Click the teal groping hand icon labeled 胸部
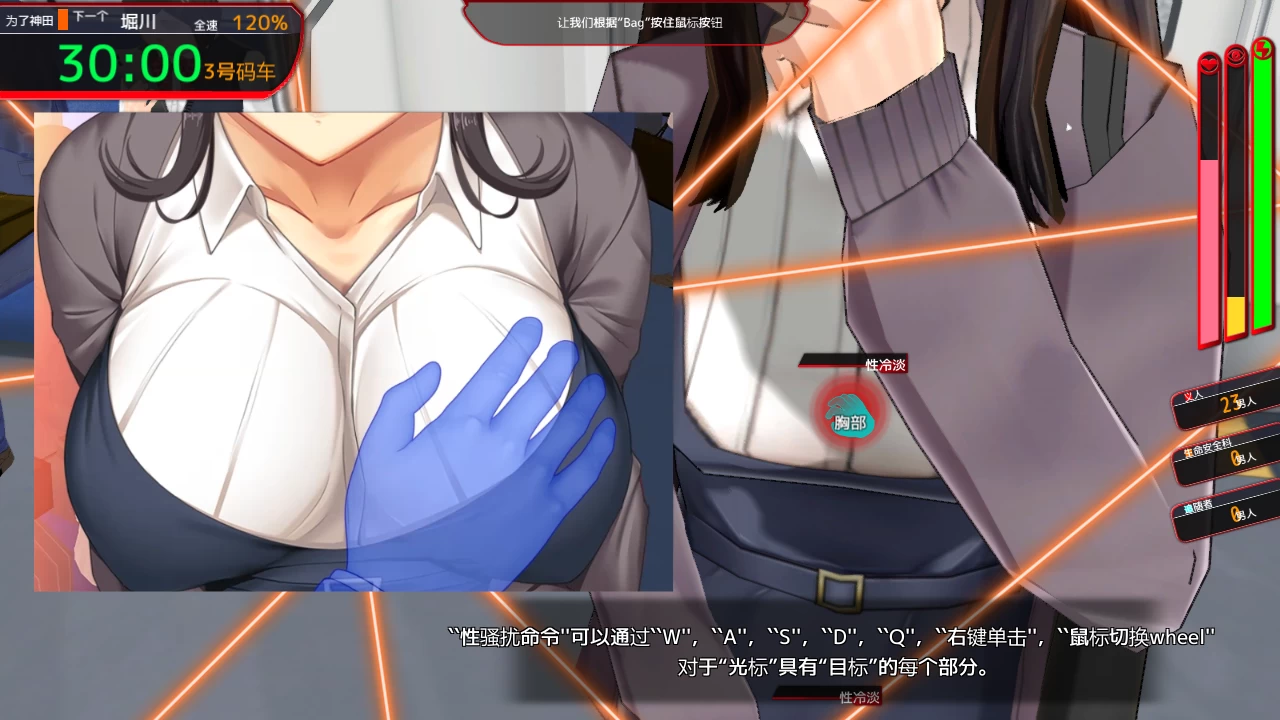This screenshot has height=720, width=1280. pos(849,418)
